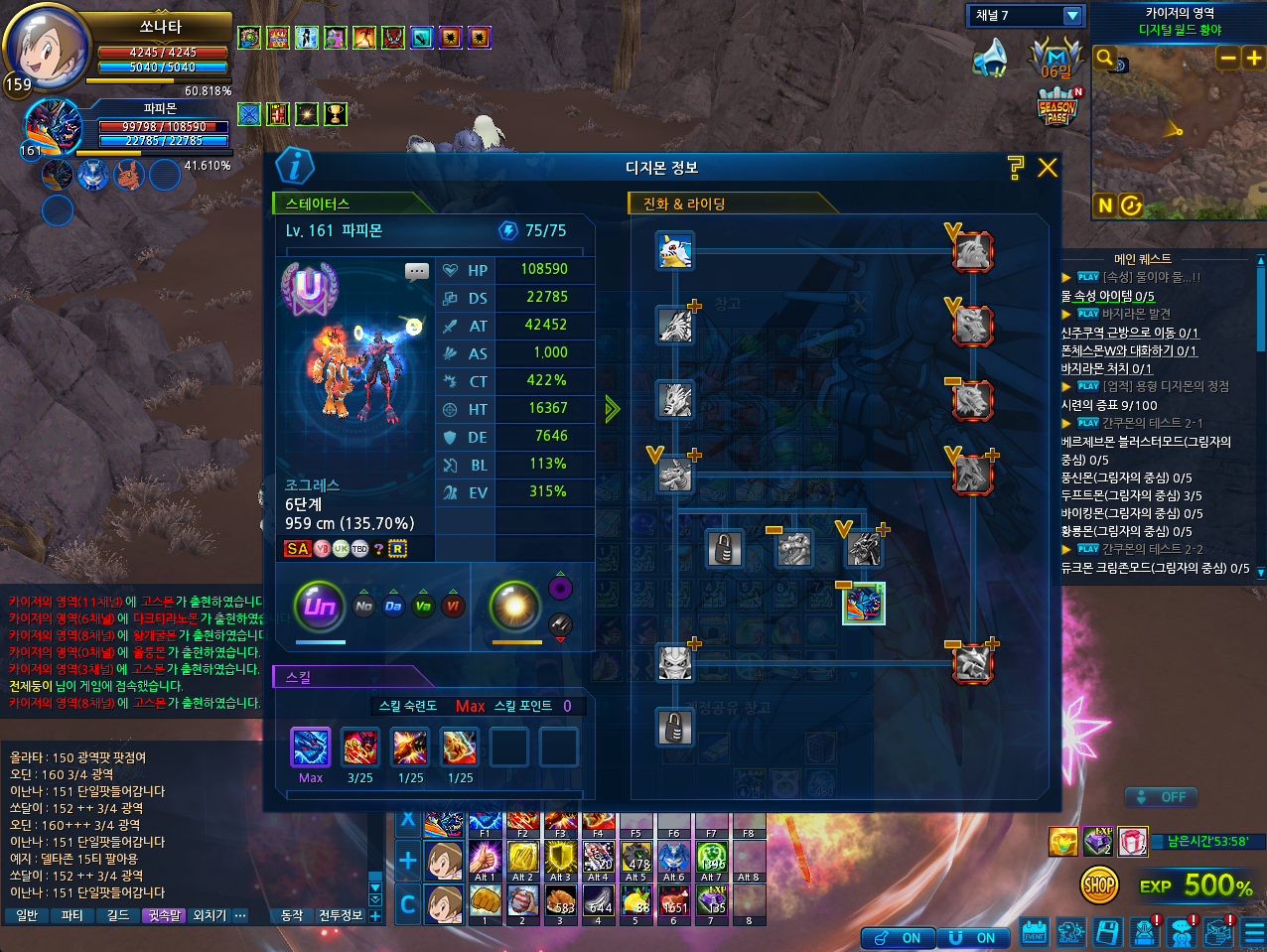Click the magnifying glass on the minimap
Viewport: 1267px width, 952px height.
[1104, 58]
